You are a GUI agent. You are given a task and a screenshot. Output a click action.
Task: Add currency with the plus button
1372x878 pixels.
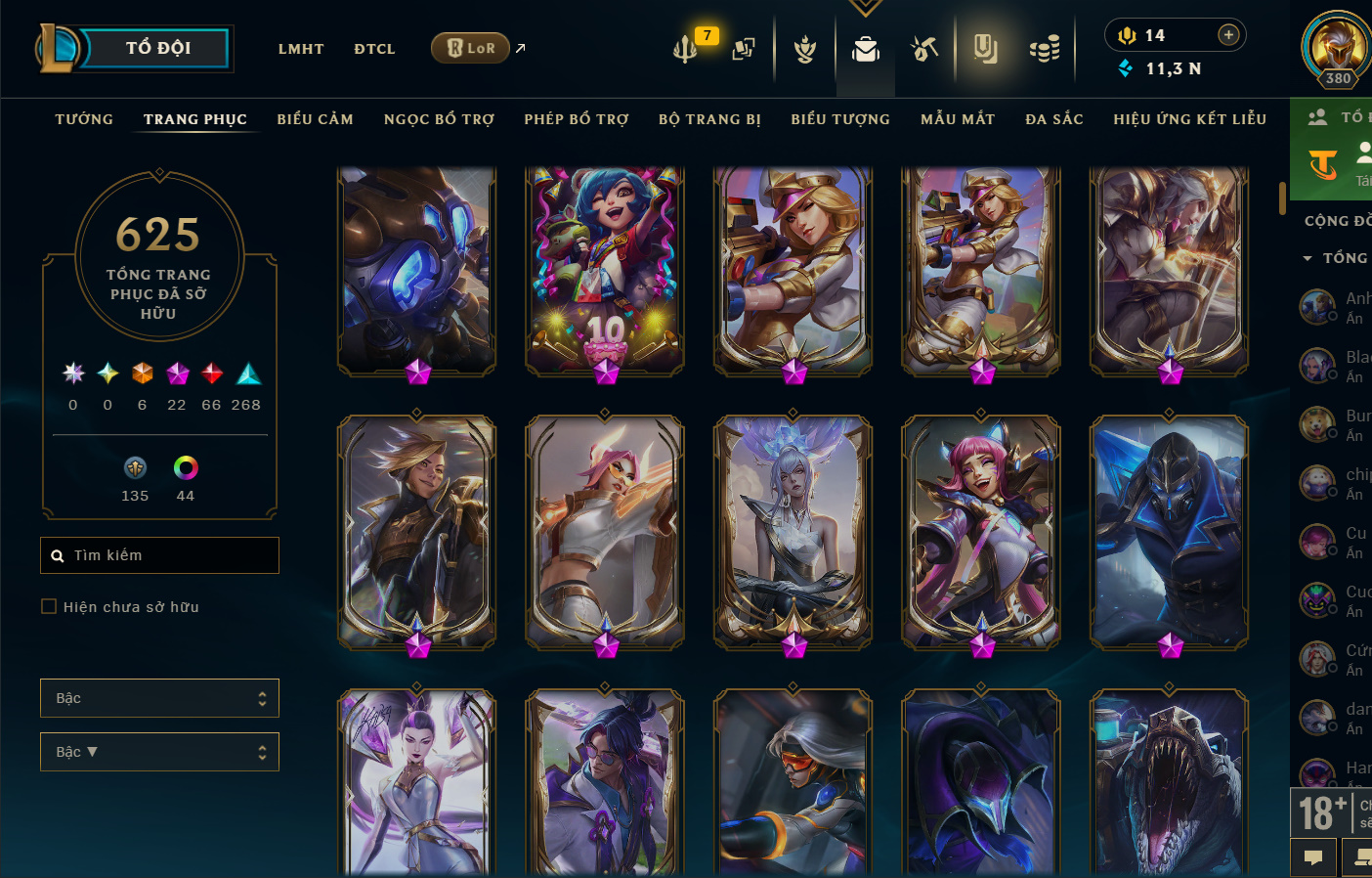[1228, 35]
